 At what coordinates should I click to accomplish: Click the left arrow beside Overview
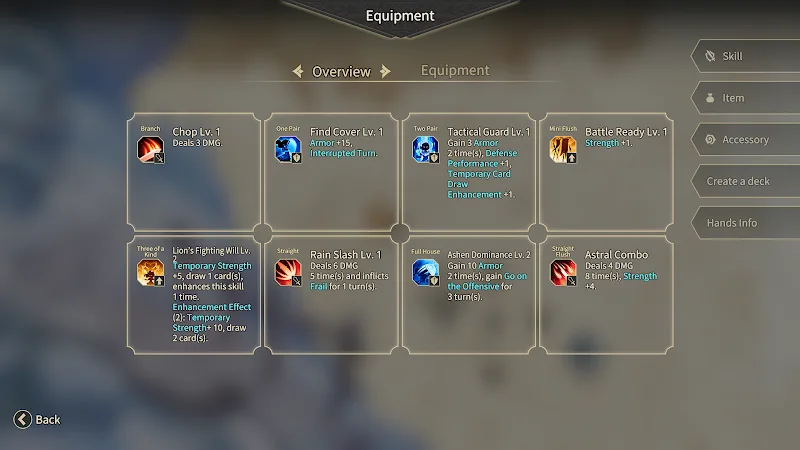[297, 72]
